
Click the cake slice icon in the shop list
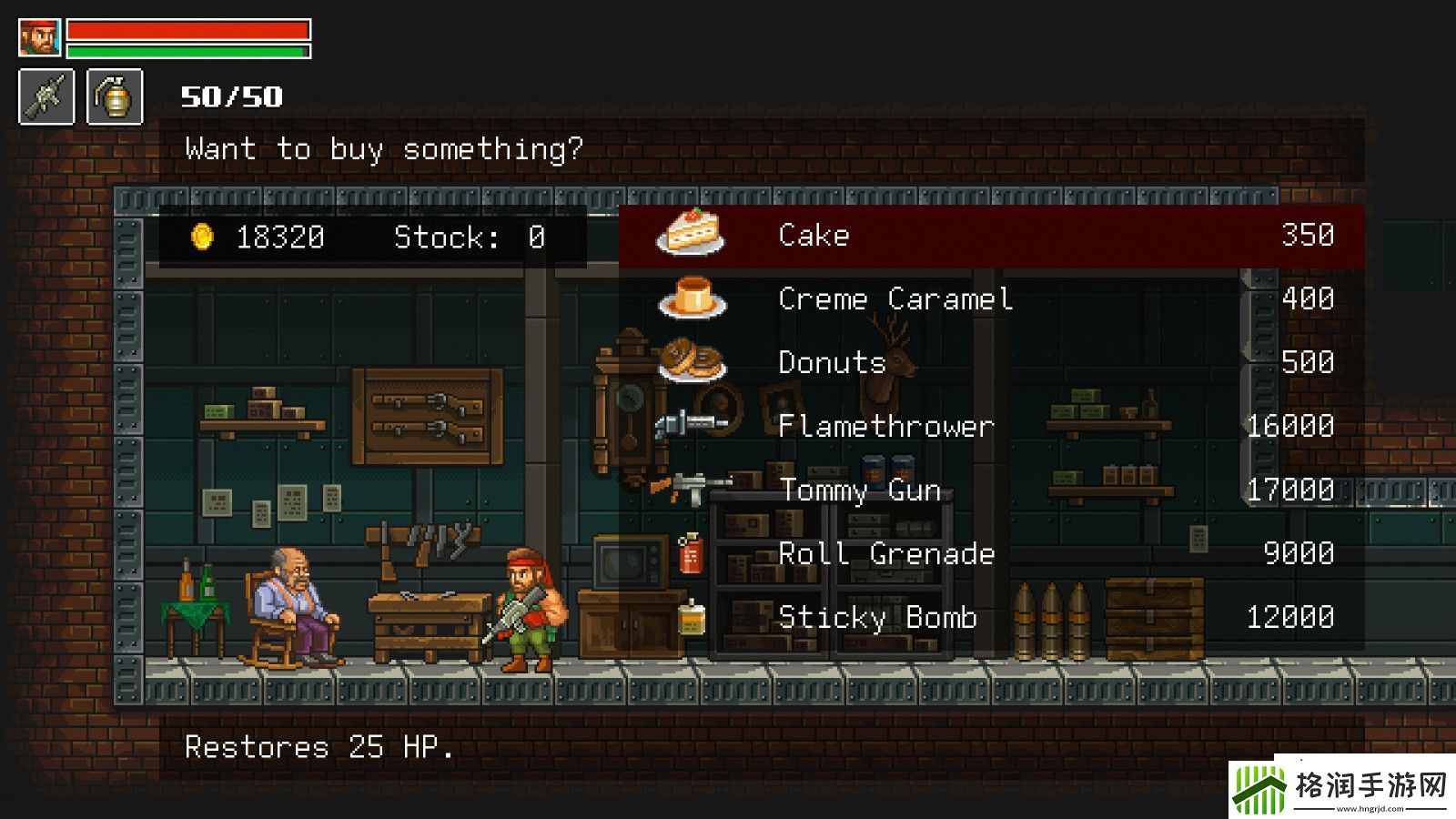pyautogui.click(x=687, y=235)
